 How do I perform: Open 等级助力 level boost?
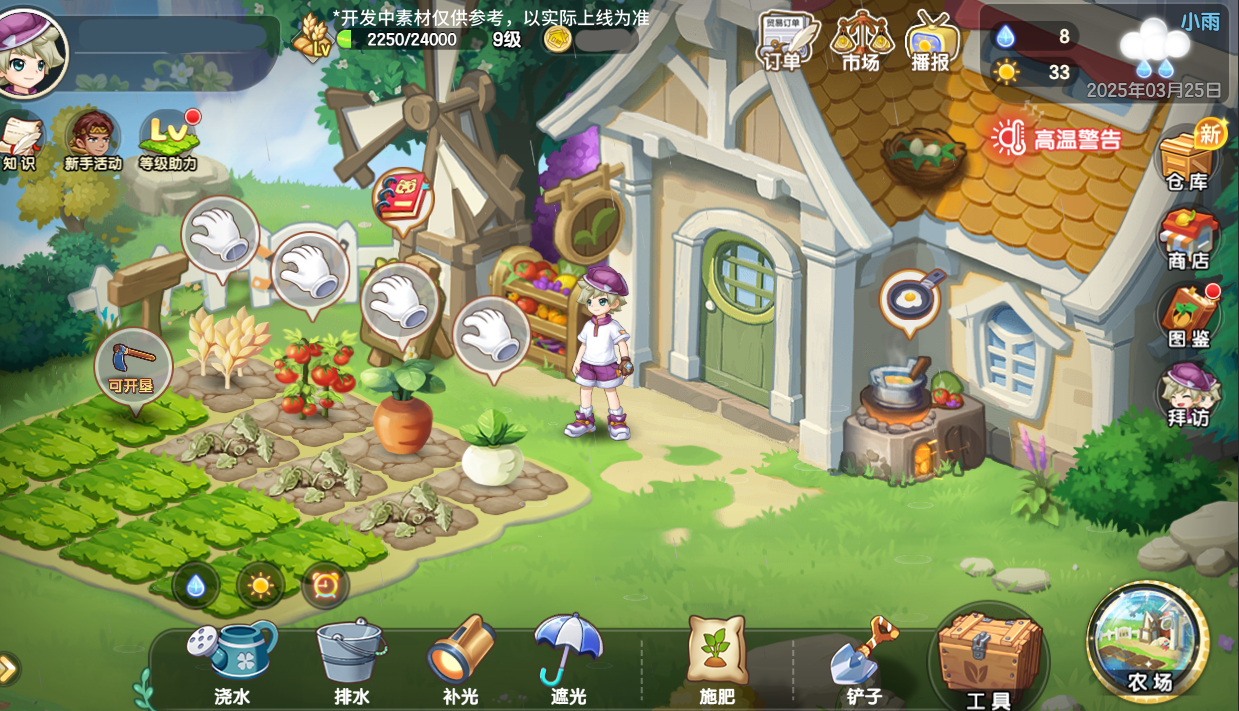point(167,140)
